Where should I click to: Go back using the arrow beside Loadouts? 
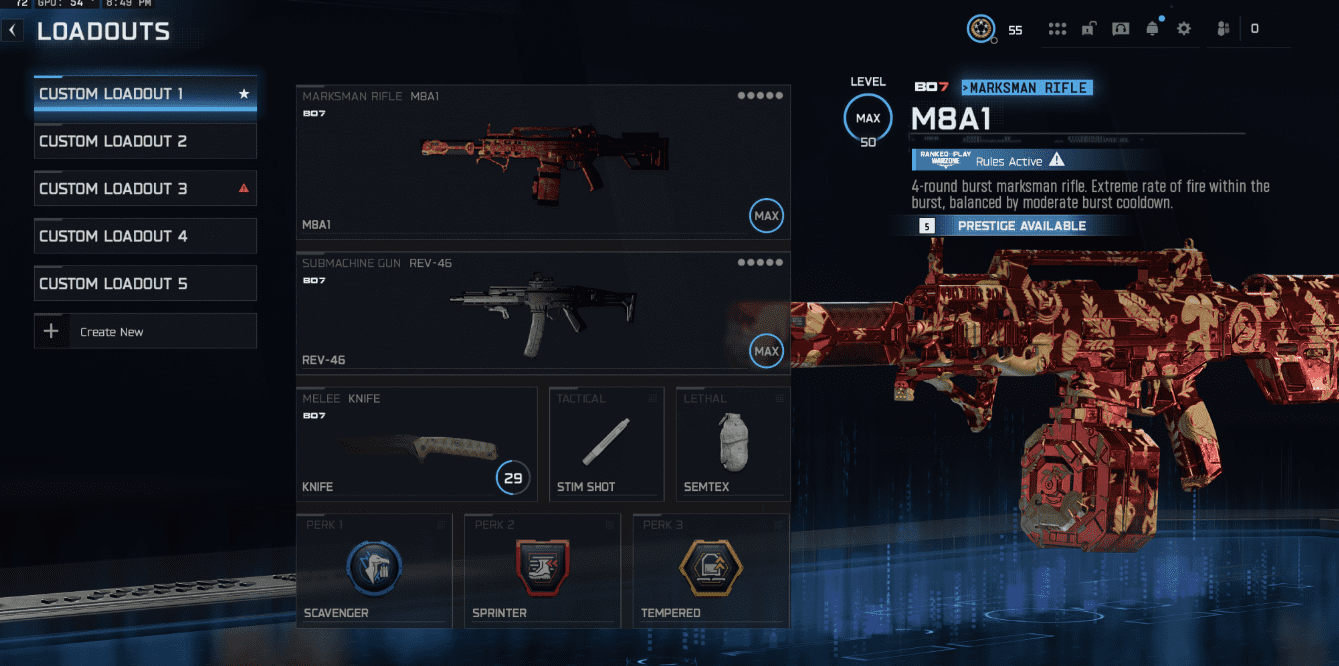pyautogui.click(x=12, y=31)
